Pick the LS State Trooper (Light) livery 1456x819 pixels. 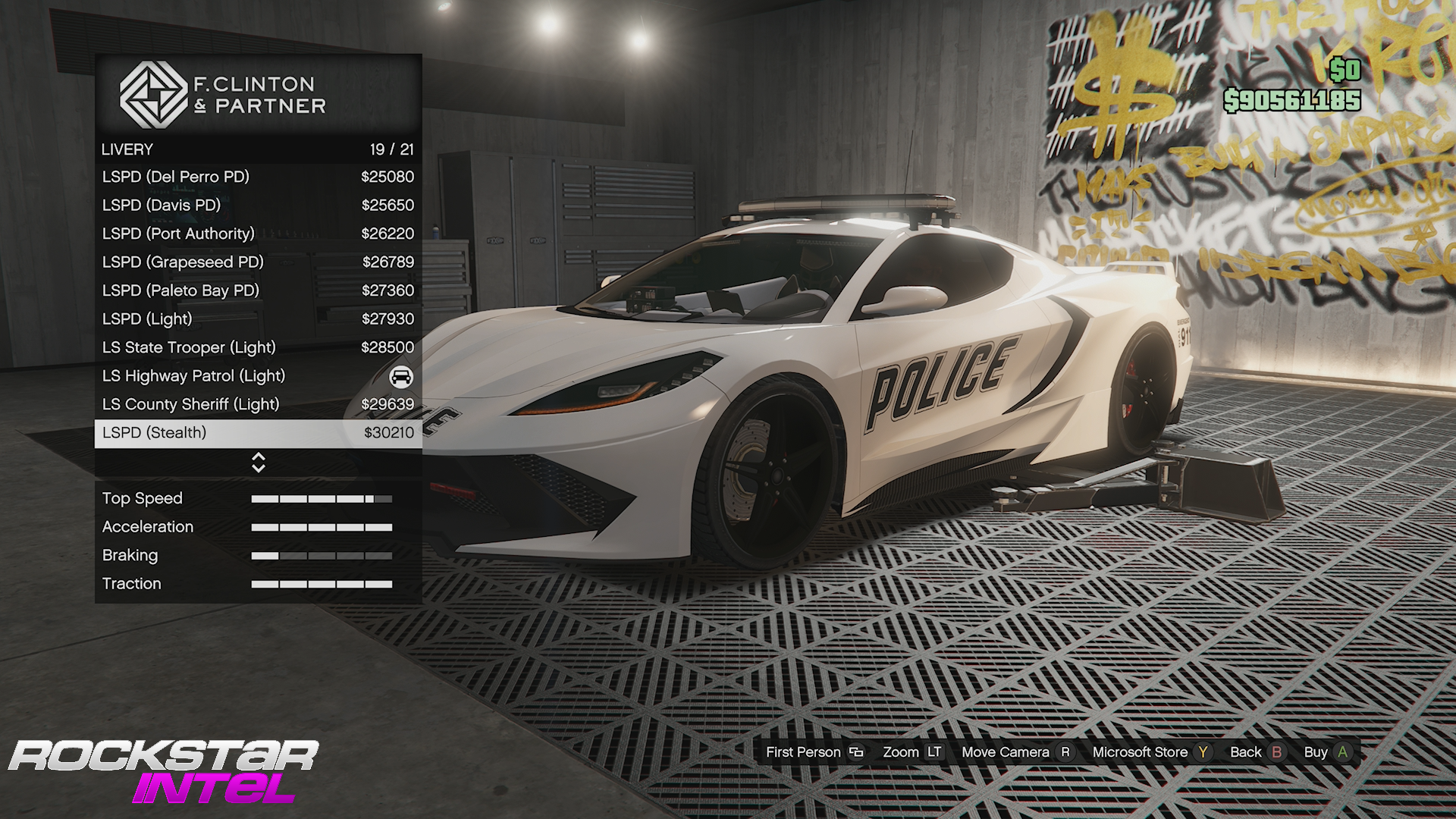(258, 347)
